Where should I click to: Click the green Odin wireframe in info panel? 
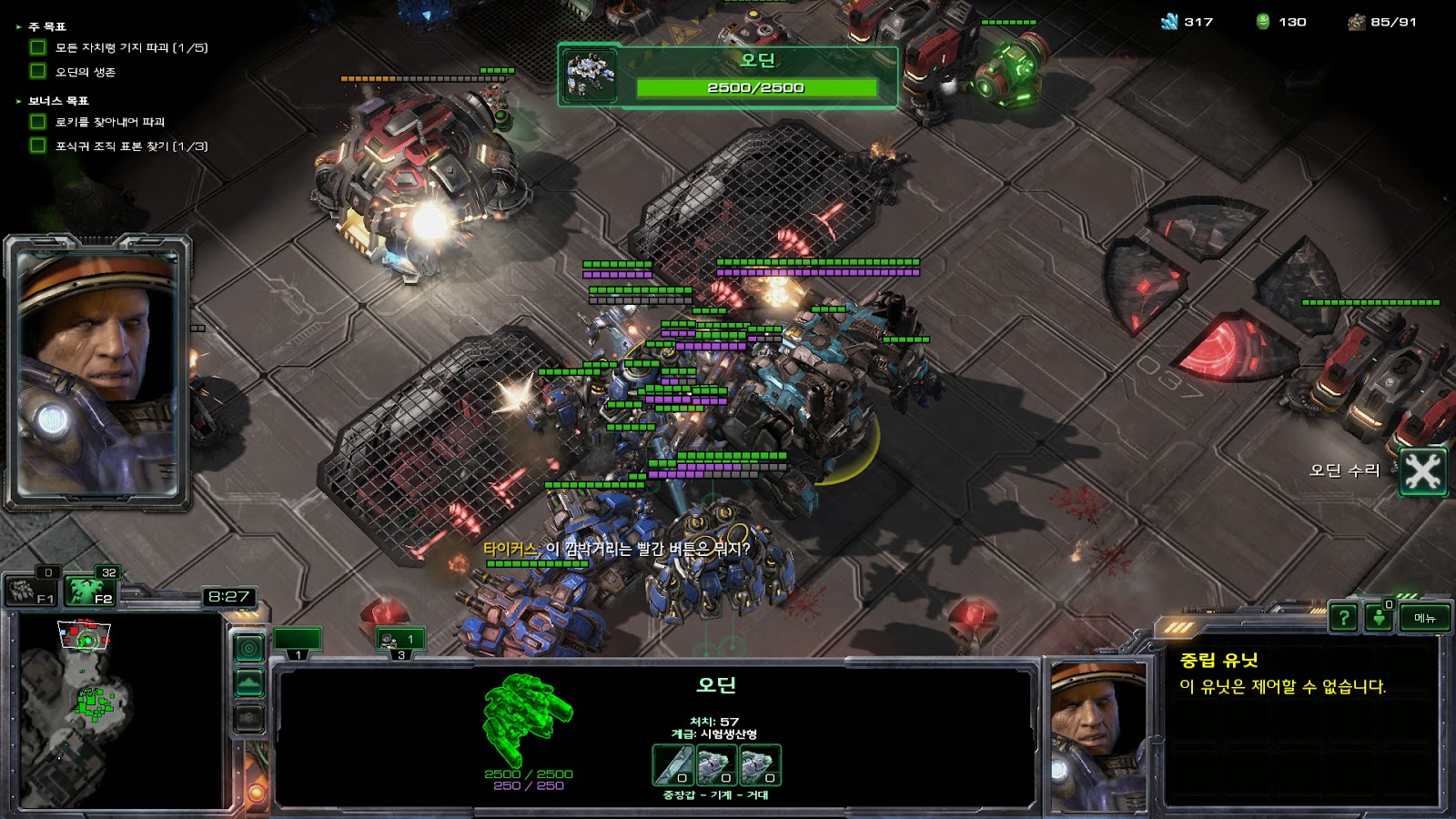[526, 719]
